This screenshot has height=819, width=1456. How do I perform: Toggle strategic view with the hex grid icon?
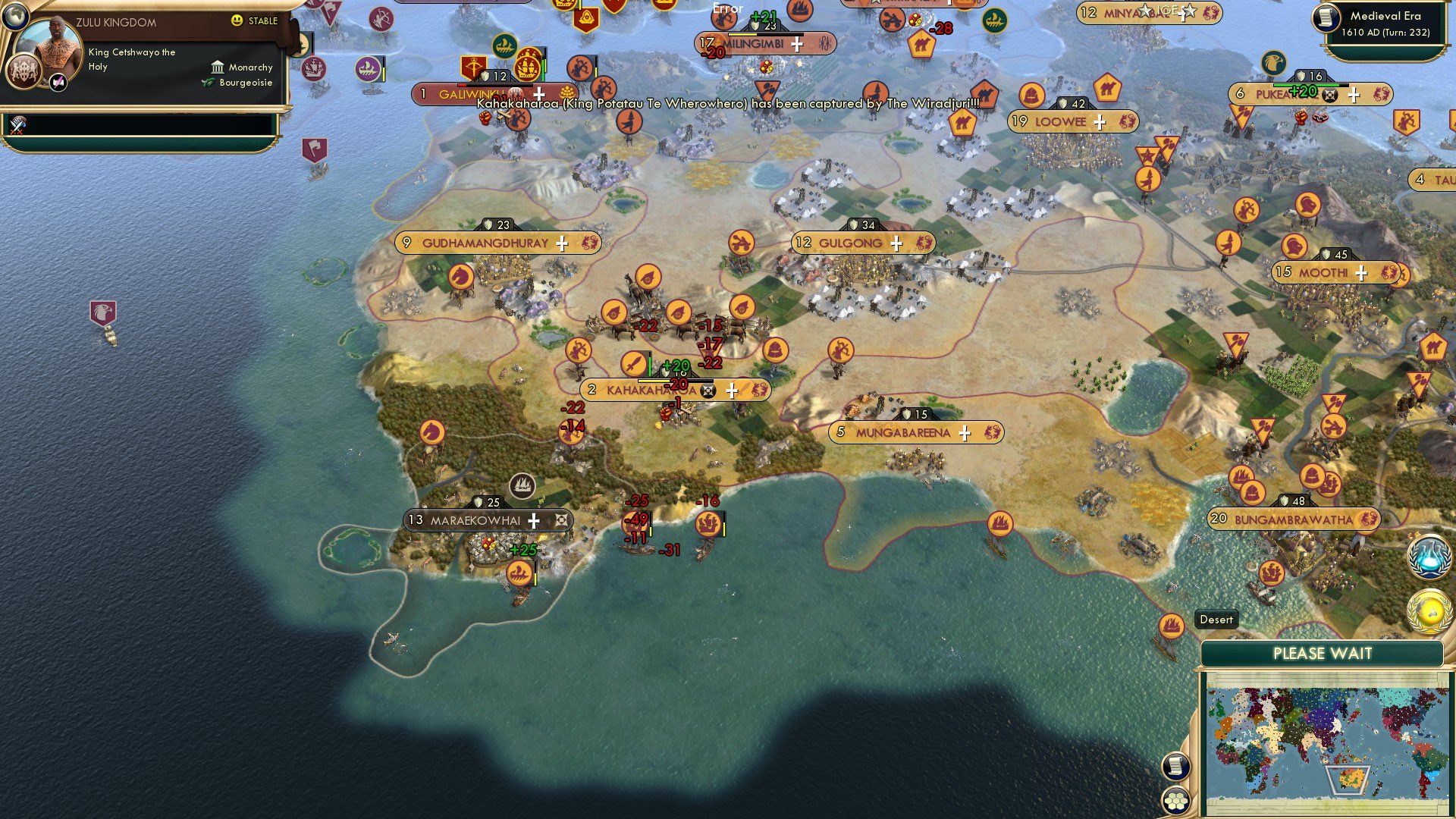click(1176, 799)
